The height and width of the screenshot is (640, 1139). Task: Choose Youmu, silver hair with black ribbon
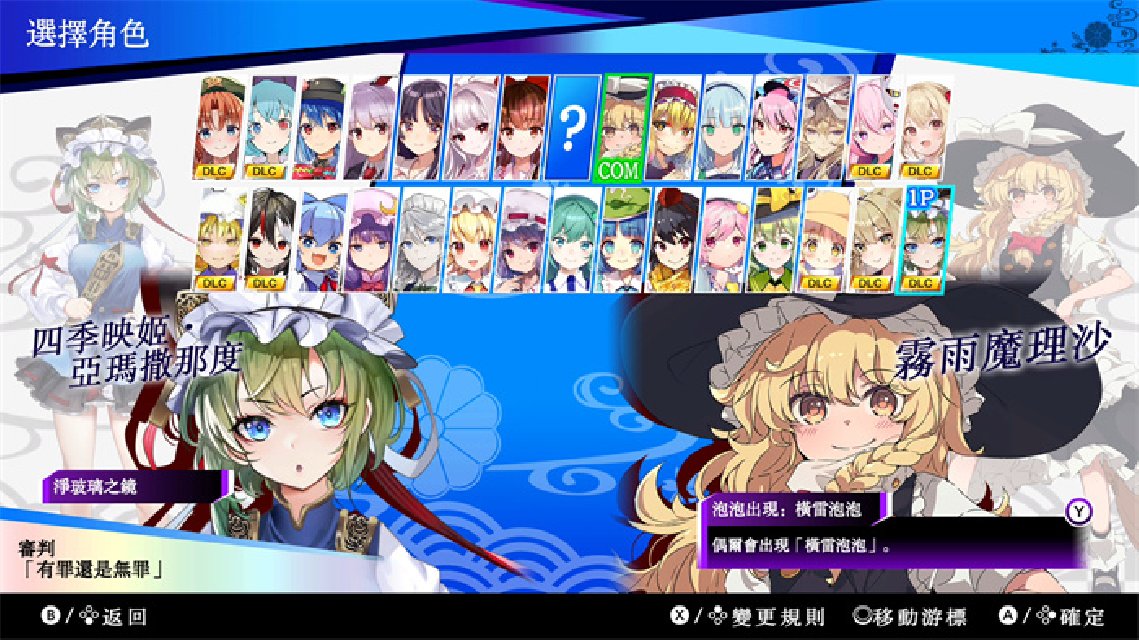724,127
